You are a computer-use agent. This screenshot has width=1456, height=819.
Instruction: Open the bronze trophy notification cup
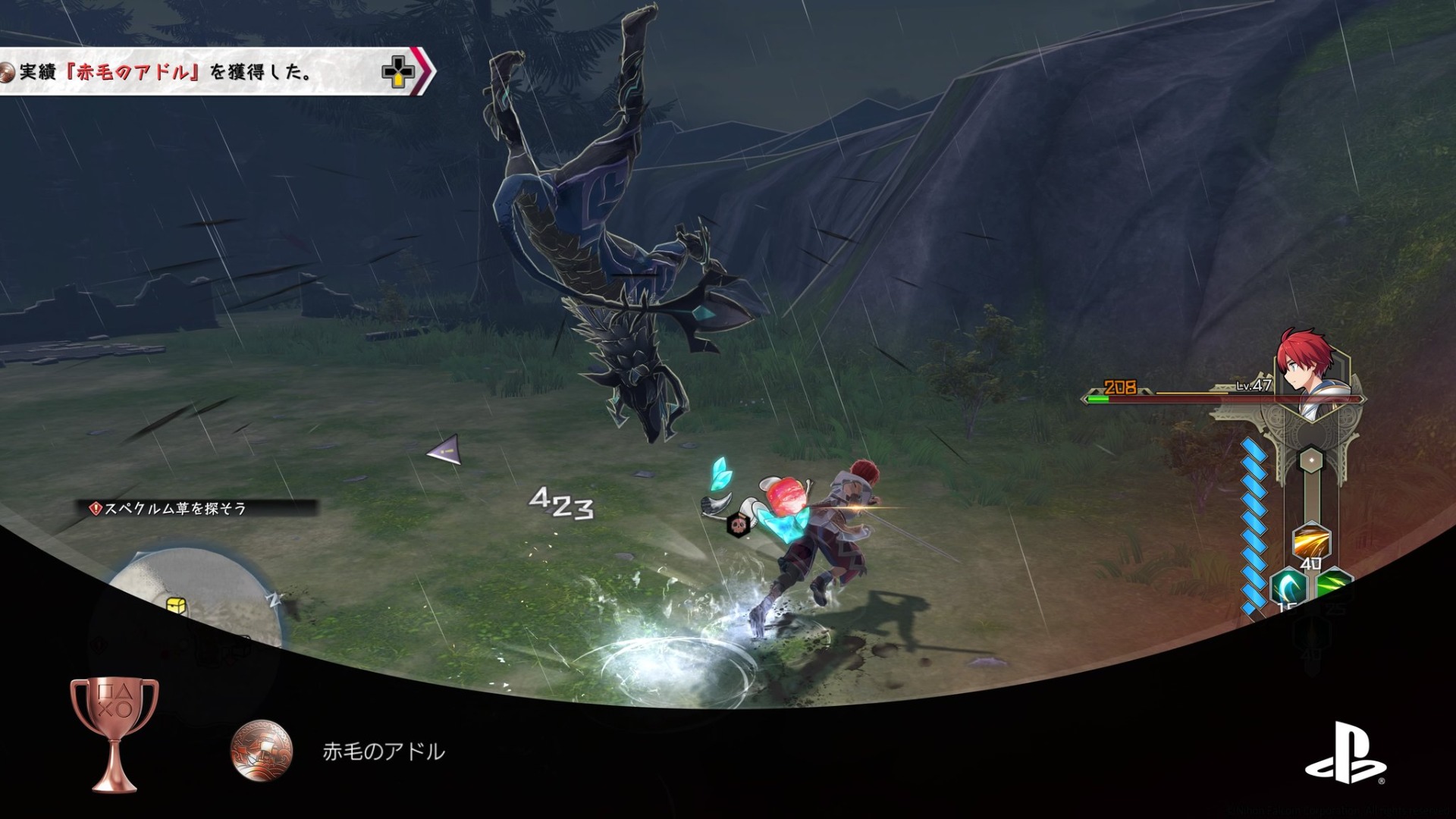pyautogui.click(x=115, y=731)
